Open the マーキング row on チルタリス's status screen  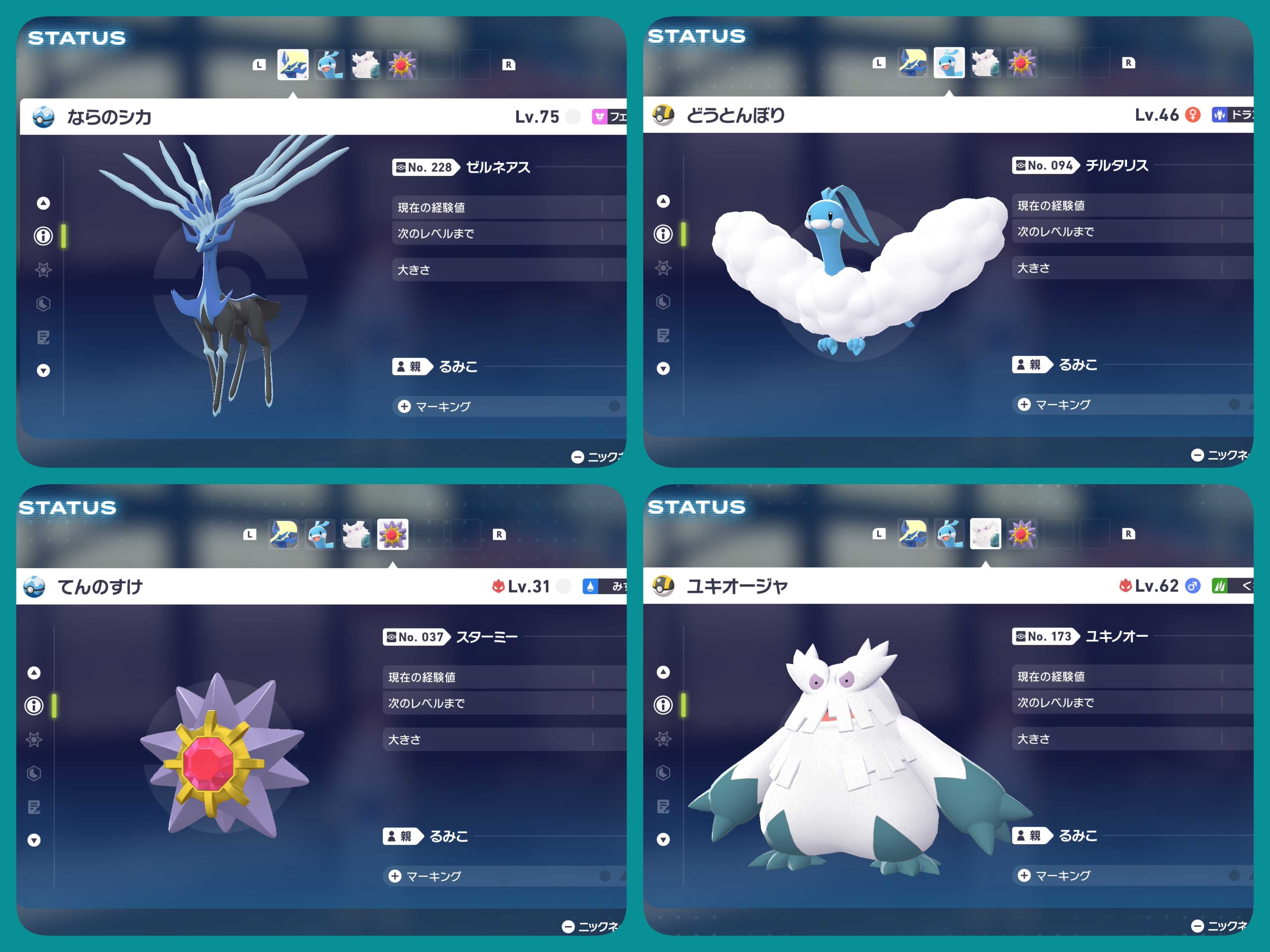click(x=1063, y=404)
